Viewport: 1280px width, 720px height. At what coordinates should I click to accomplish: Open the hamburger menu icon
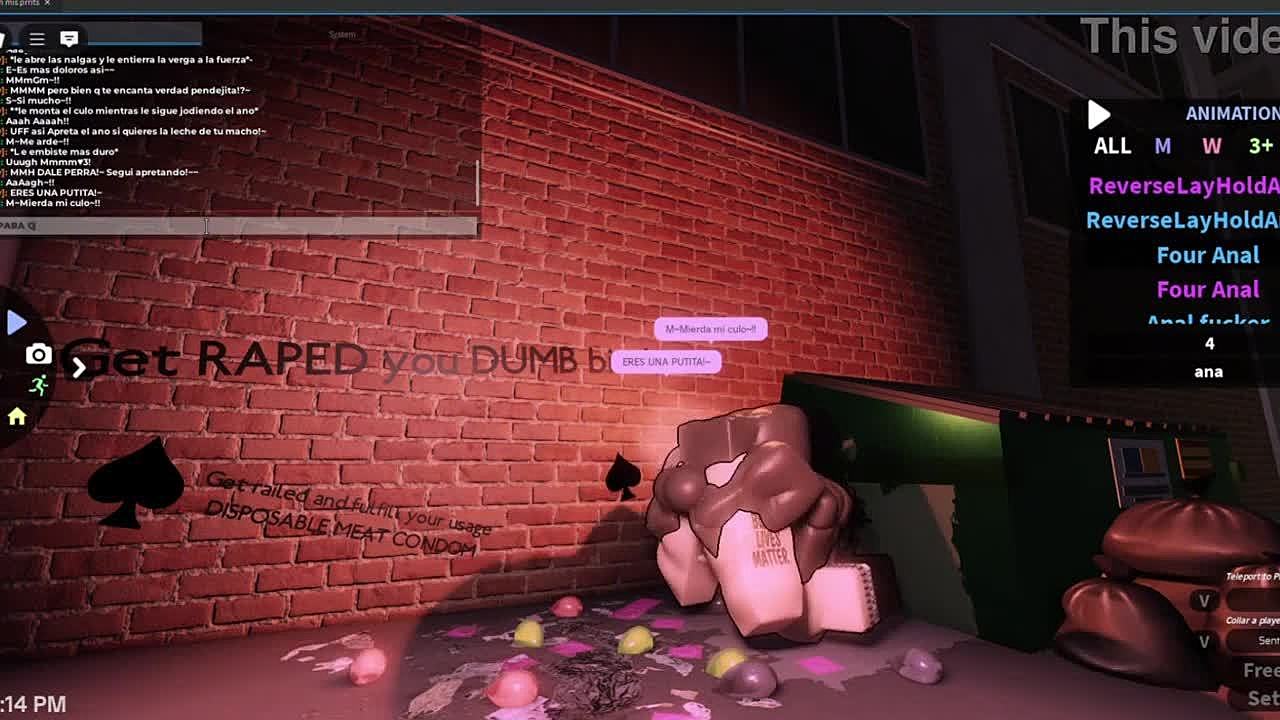(x=37, y=39)
